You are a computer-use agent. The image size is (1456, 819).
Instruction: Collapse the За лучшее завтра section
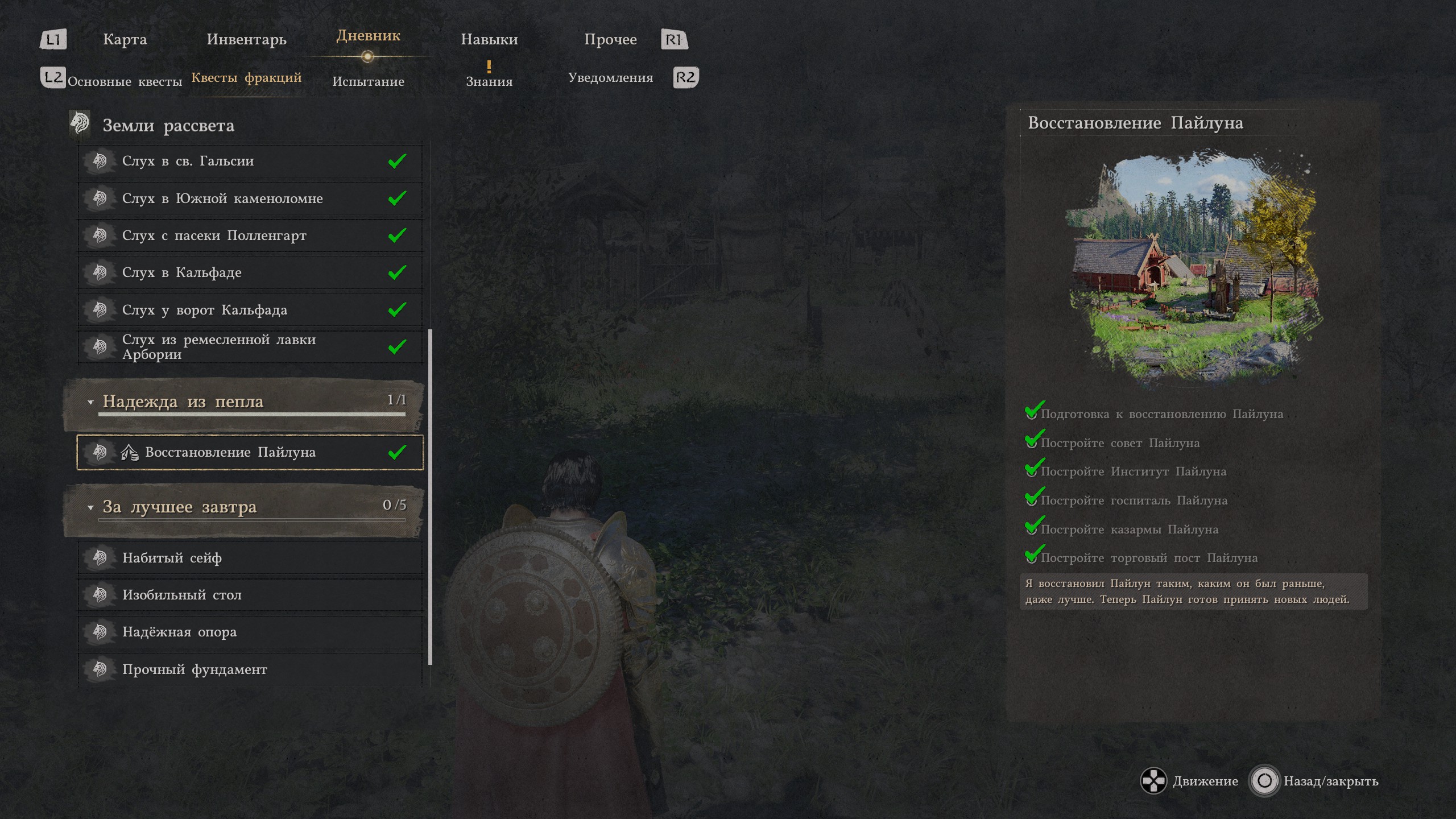pos(90,507)
